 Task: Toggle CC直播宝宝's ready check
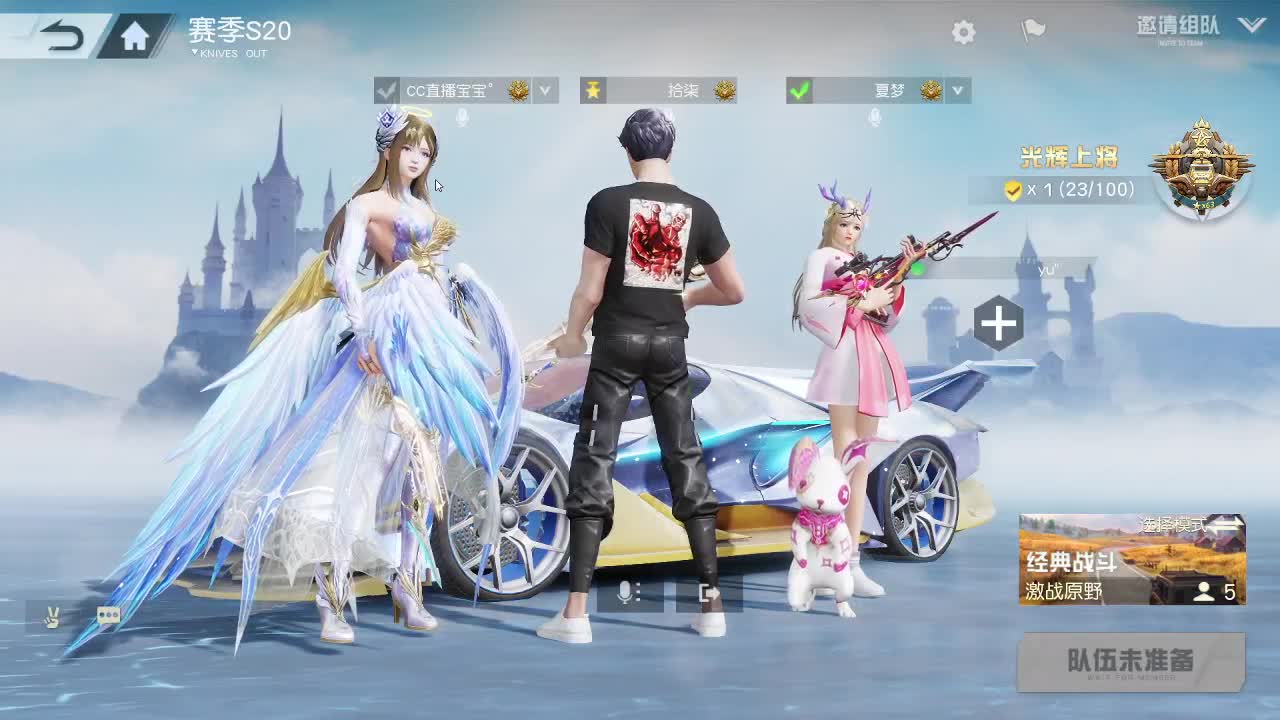[387, 90]
